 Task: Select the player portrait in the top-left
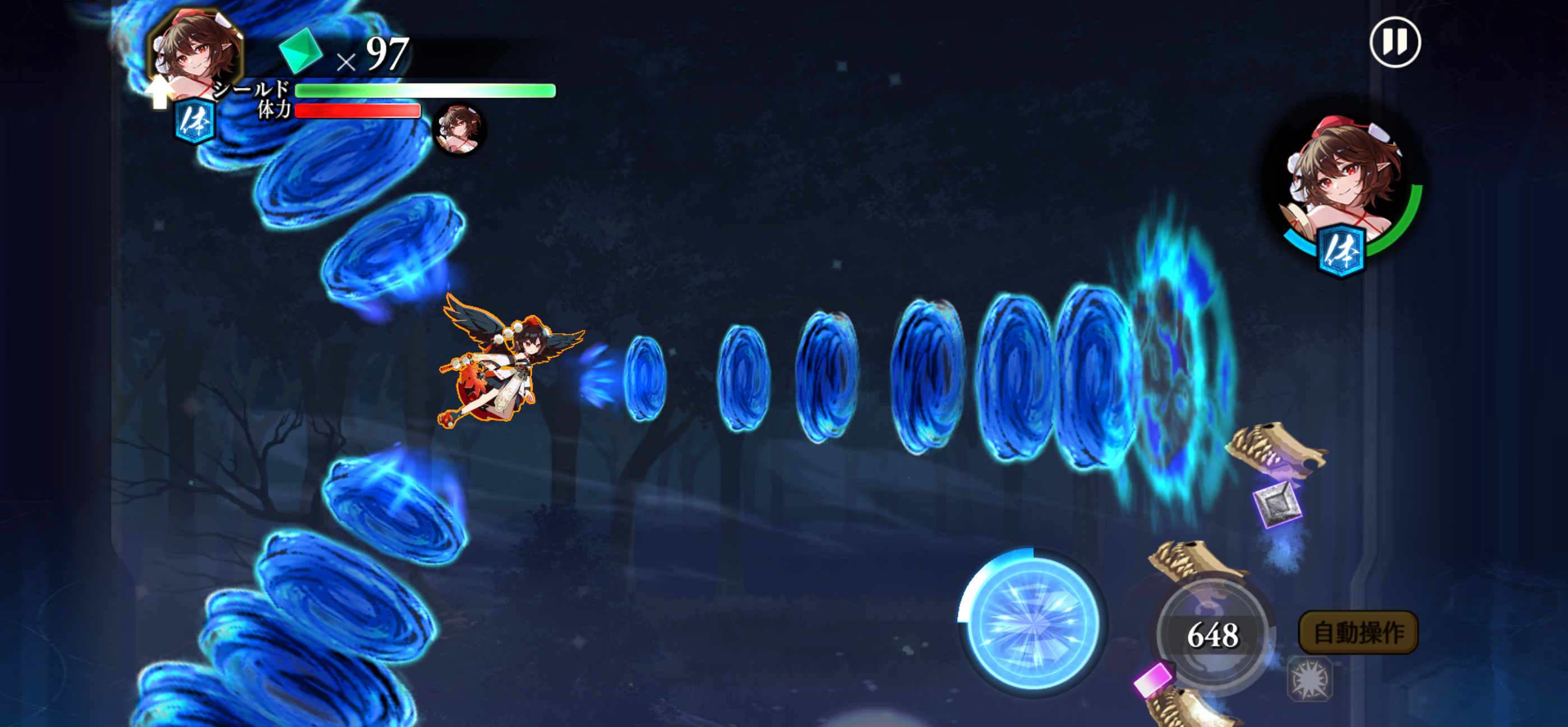(195, 52)
